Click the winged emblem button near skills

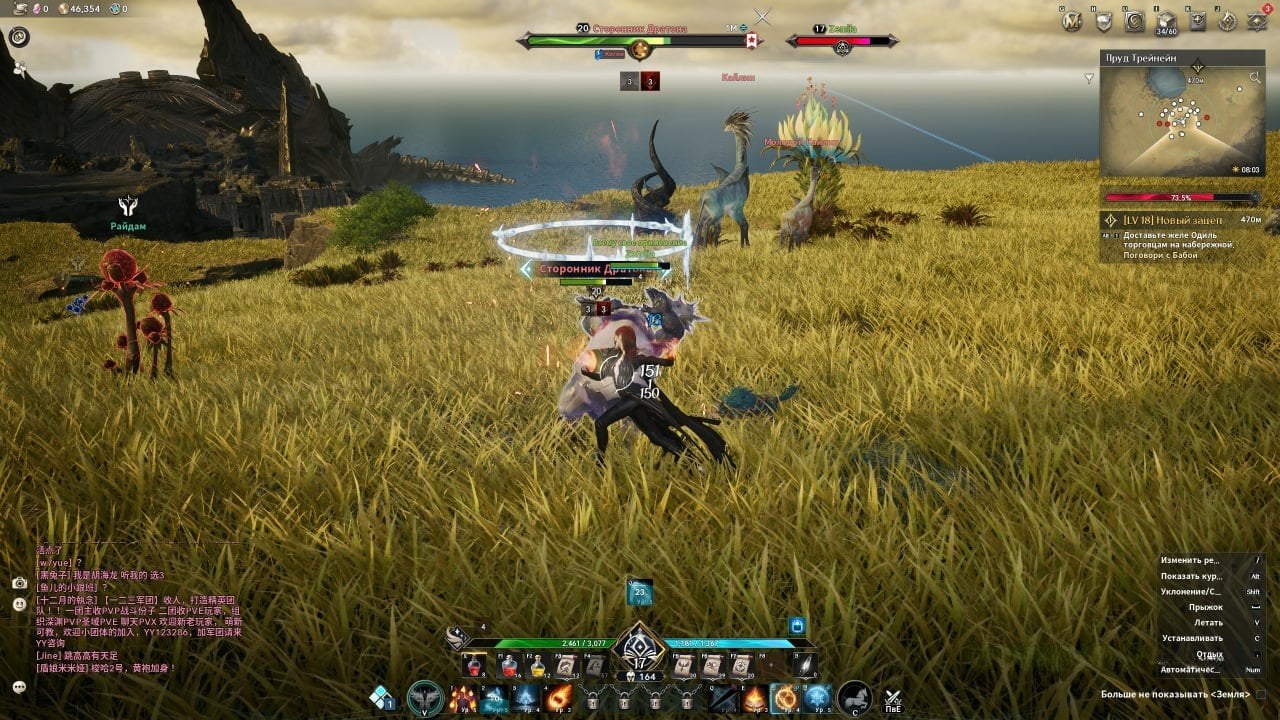tap(426, 697)
